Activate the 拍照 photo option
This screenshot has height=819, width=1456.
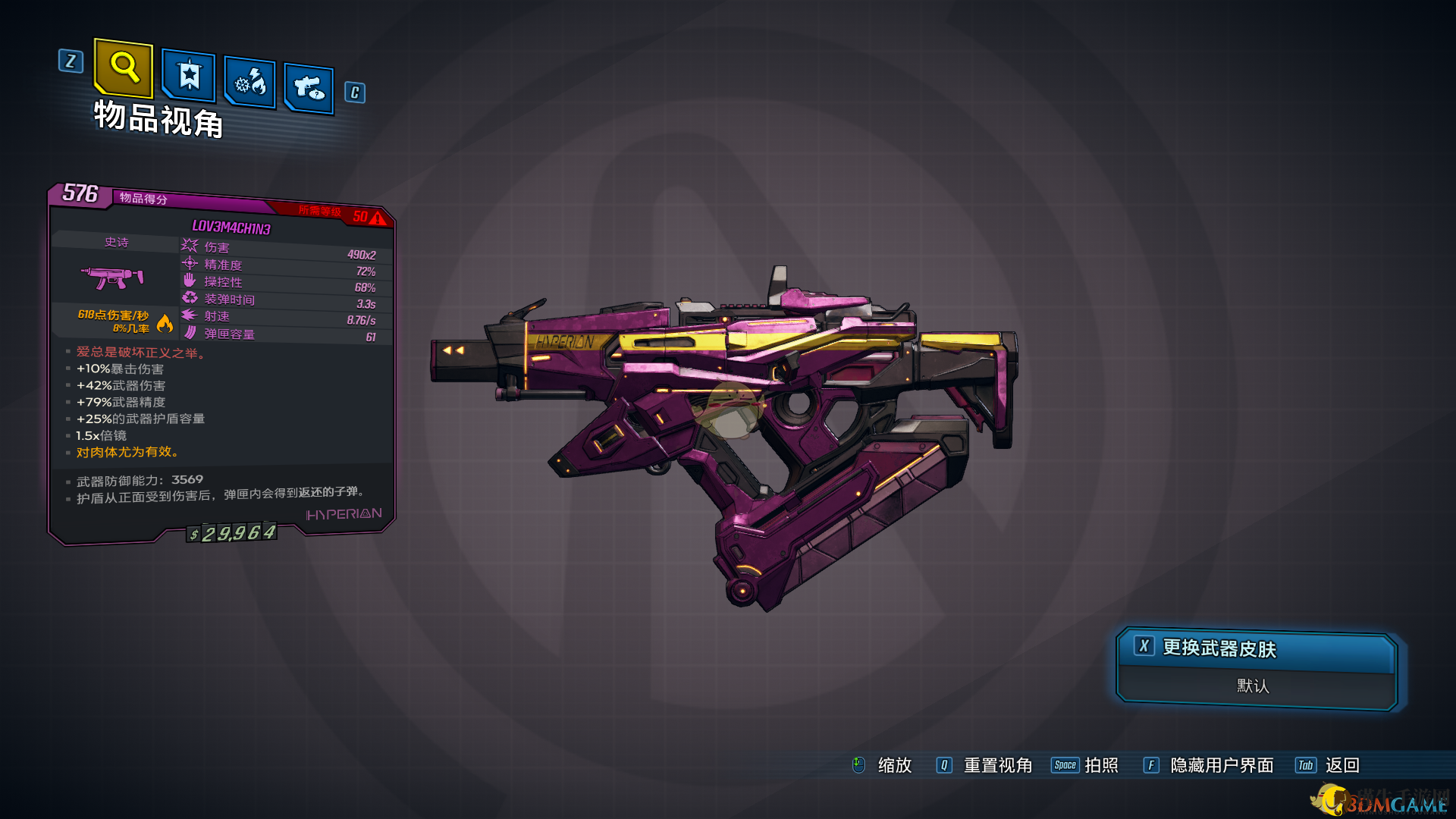[1100, 765]
